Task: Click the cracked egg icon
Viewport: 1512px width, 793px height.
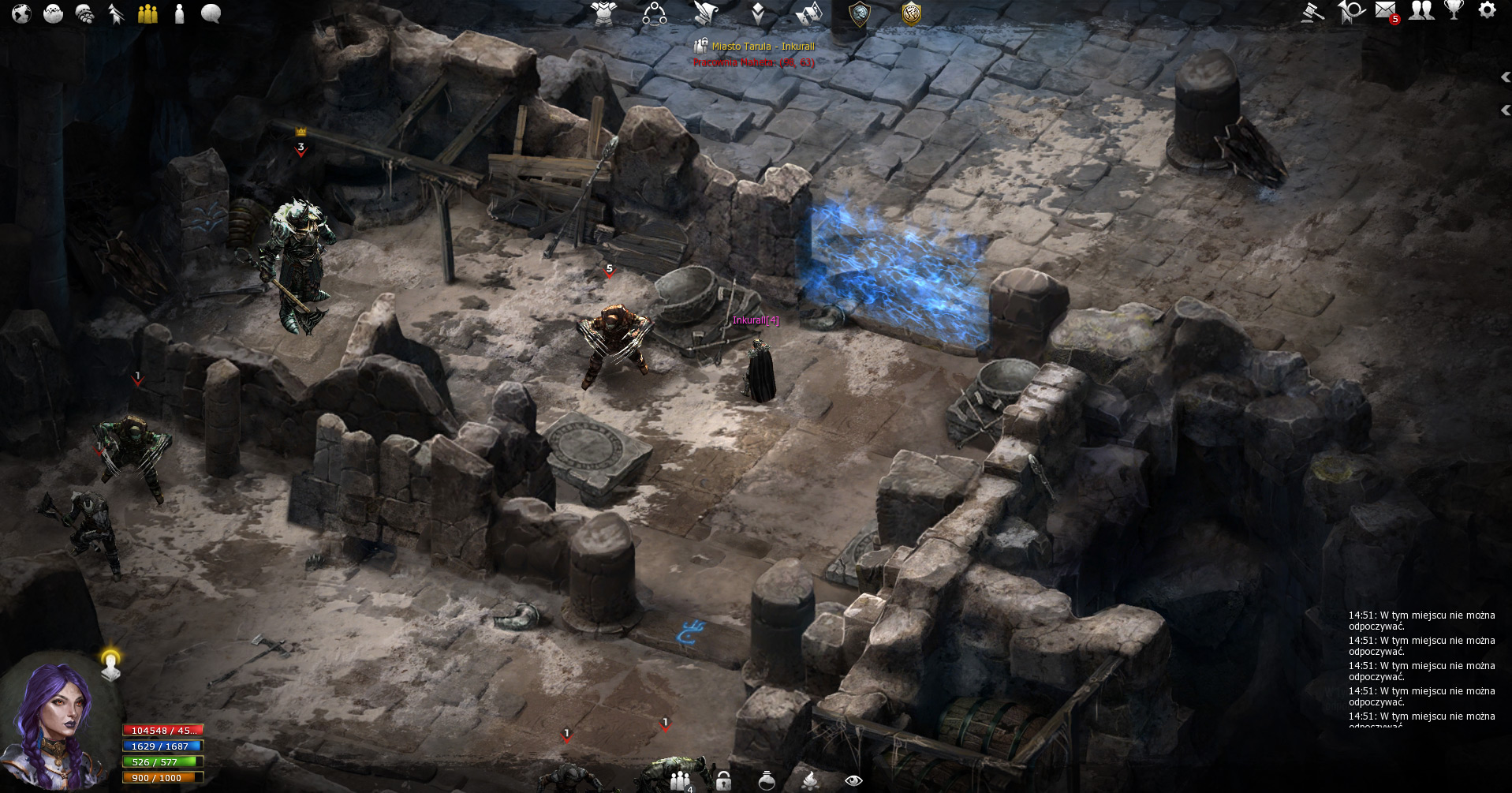Action: [53, 13]
